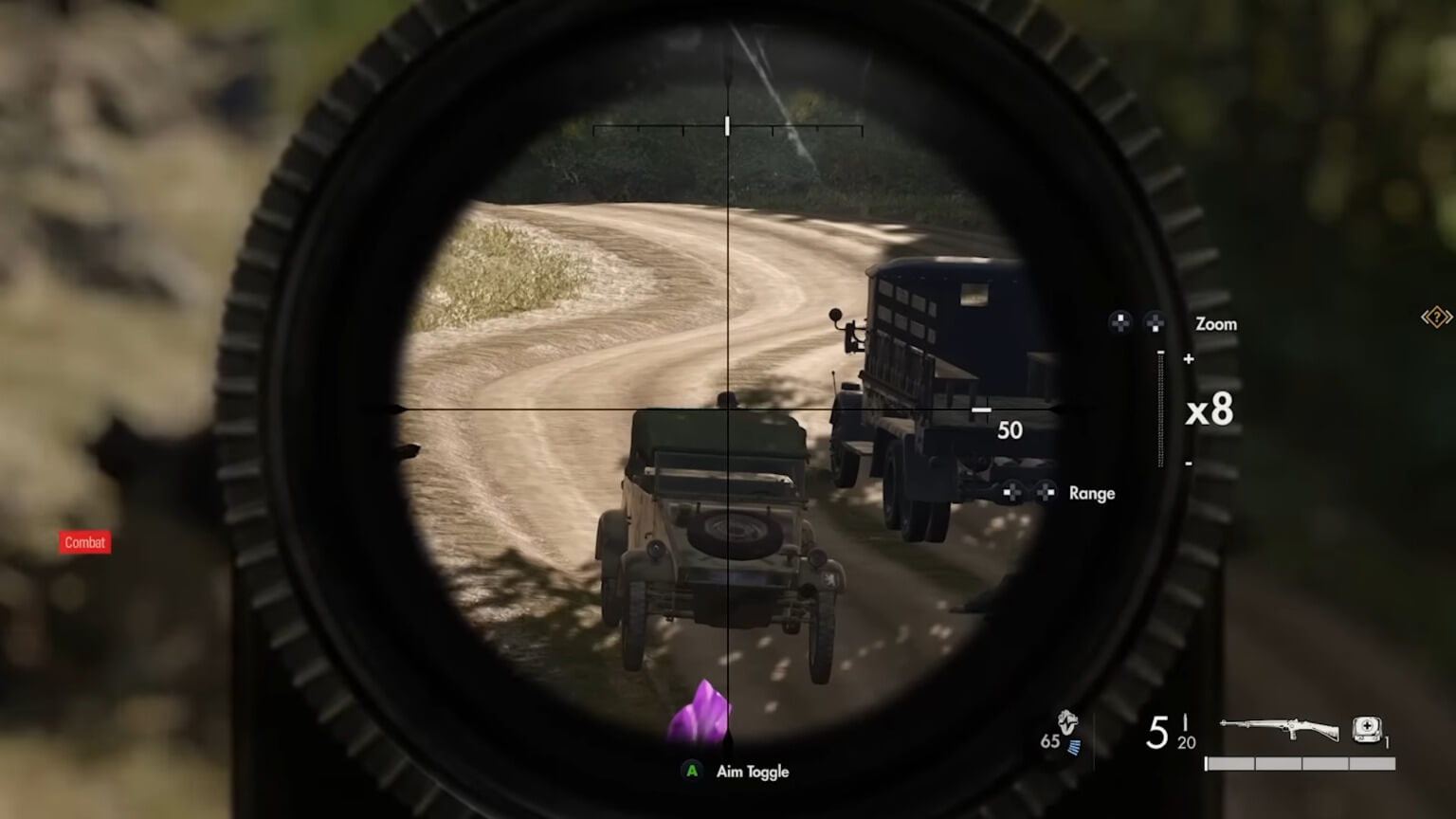
Task: Toggle the x8 zoom magnification indicator
Action: tap(1208, 410)
